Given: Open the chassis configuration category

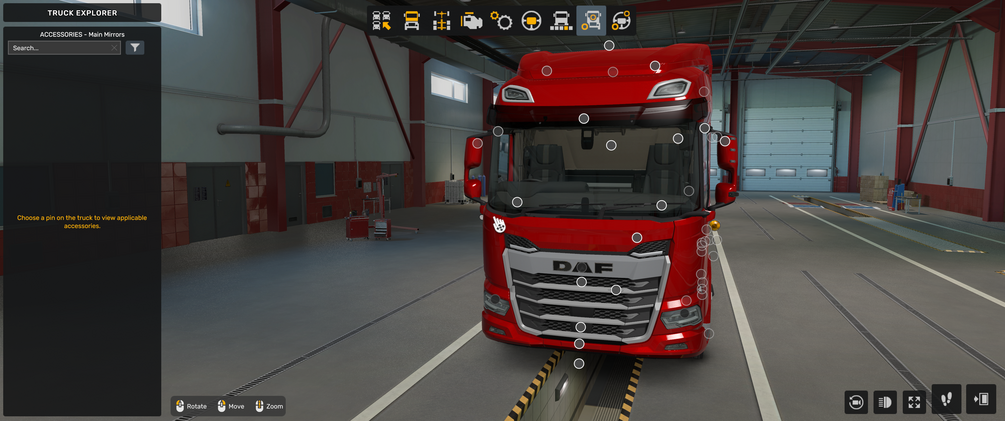Looking at the screenshot, I should pos(441,21).
